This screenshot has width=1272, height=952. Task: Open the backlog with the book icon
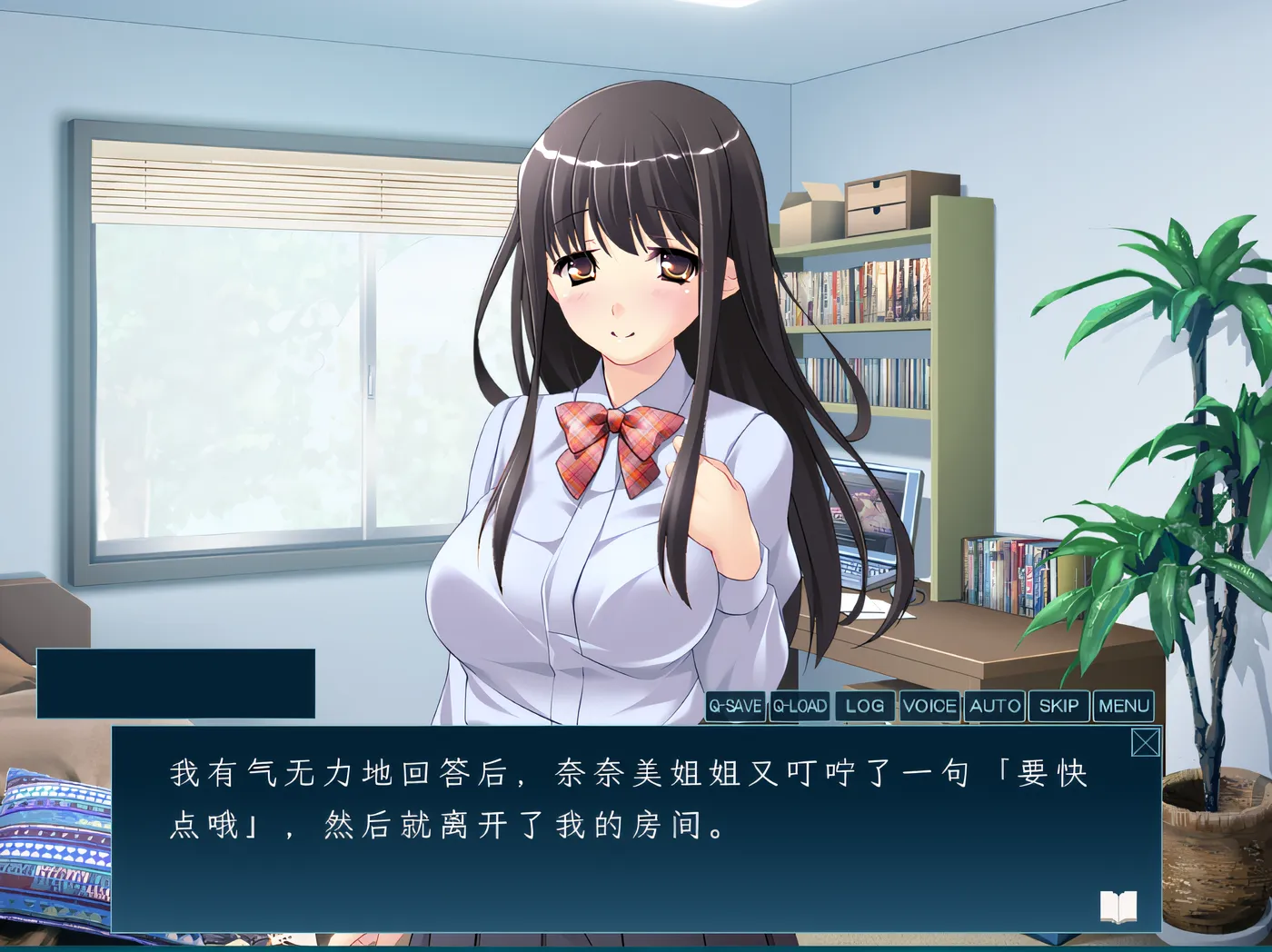1119,906
